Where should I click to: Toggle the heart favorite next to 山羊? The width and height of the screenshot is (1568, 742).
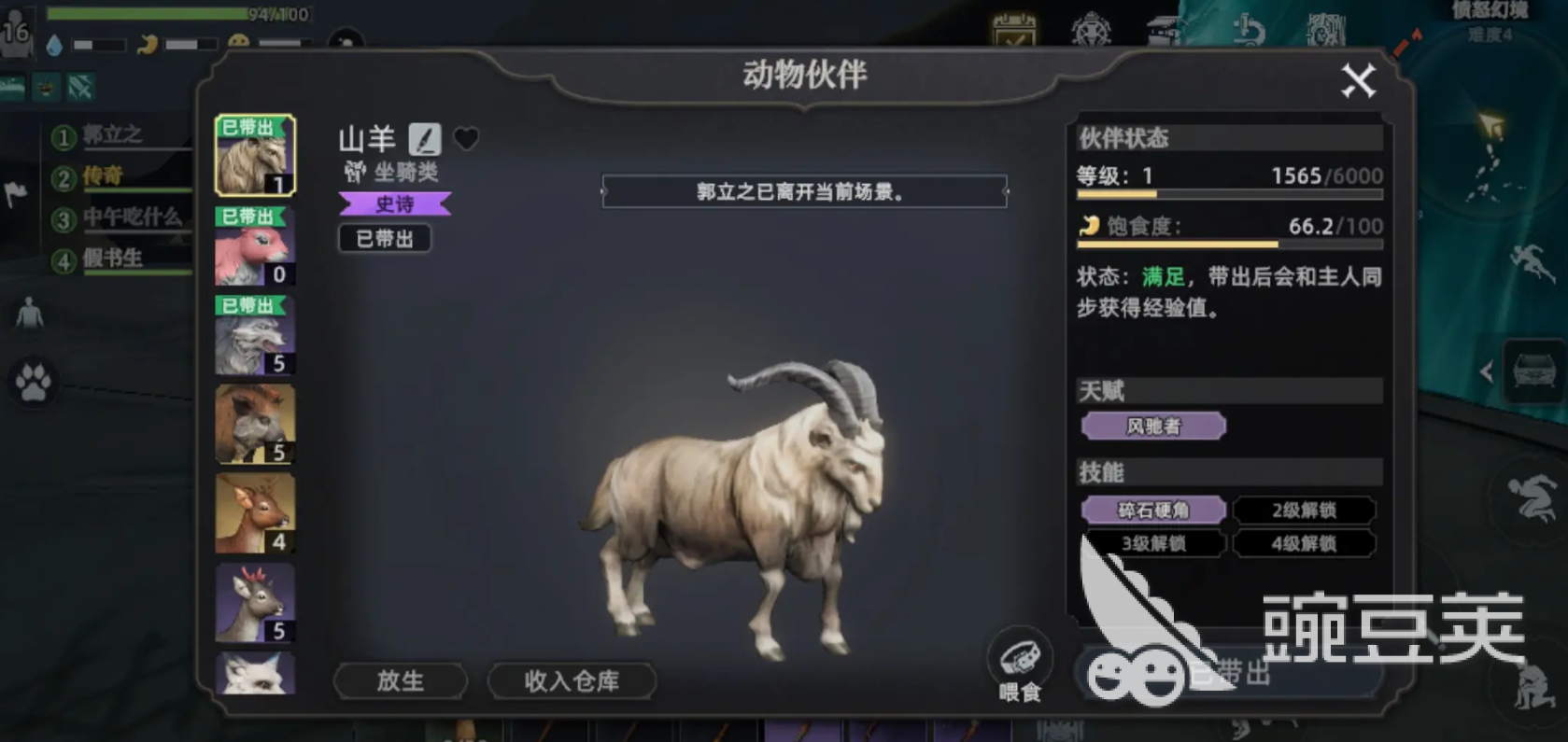point(467,138)
